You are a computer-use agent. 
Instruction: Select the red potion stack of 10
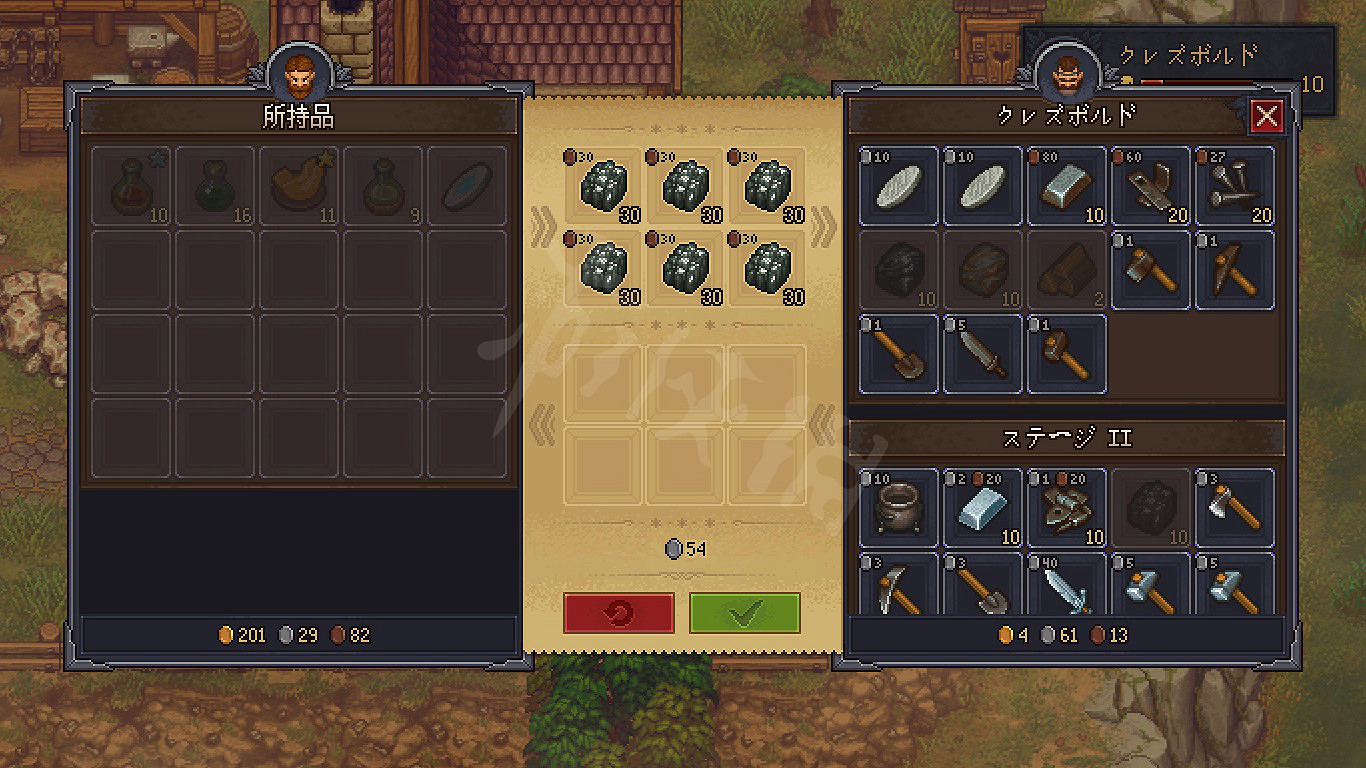131,186
